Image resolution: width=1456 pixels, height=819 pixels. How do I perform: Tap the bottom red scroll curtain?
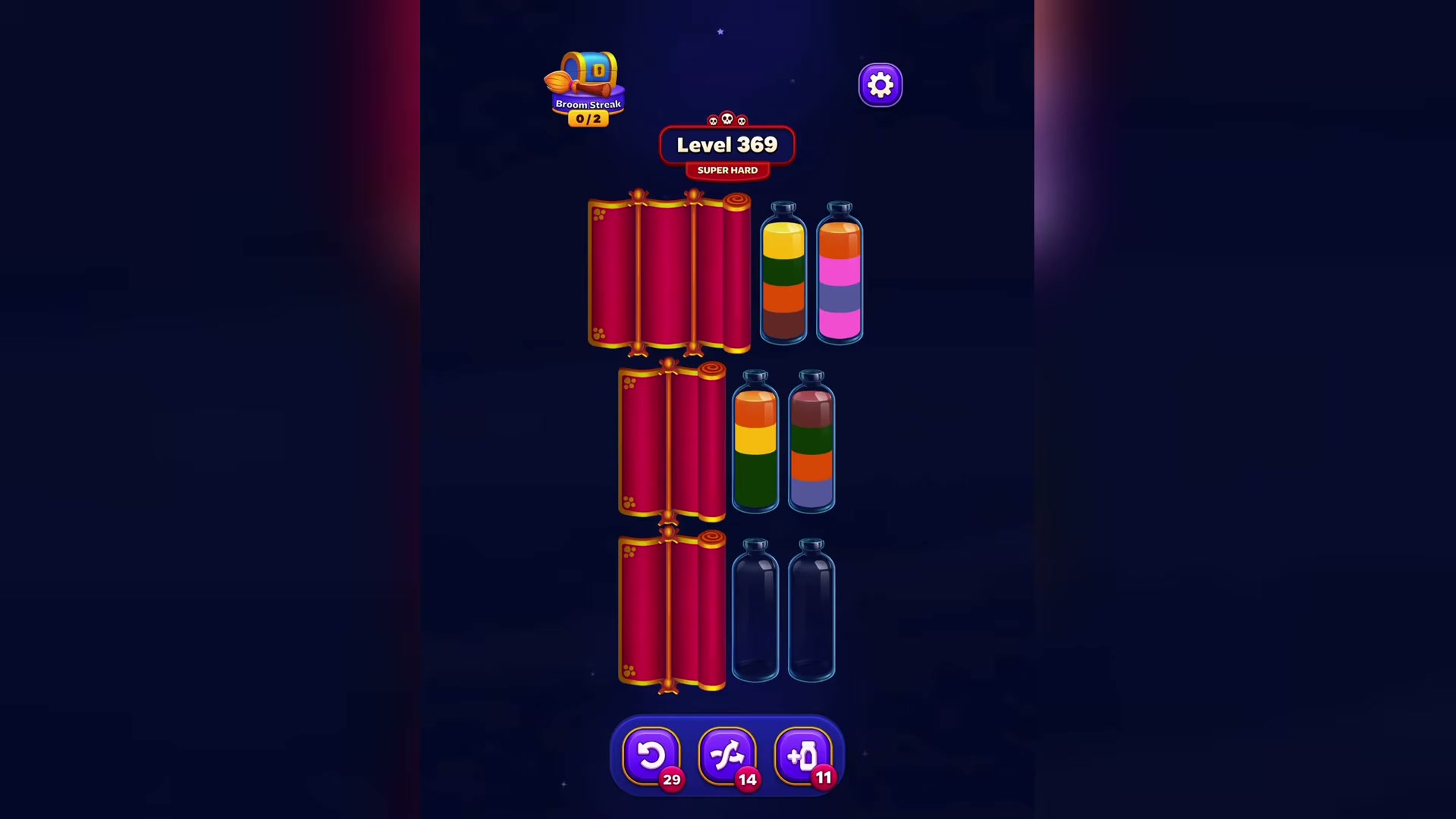coord(671,610)
